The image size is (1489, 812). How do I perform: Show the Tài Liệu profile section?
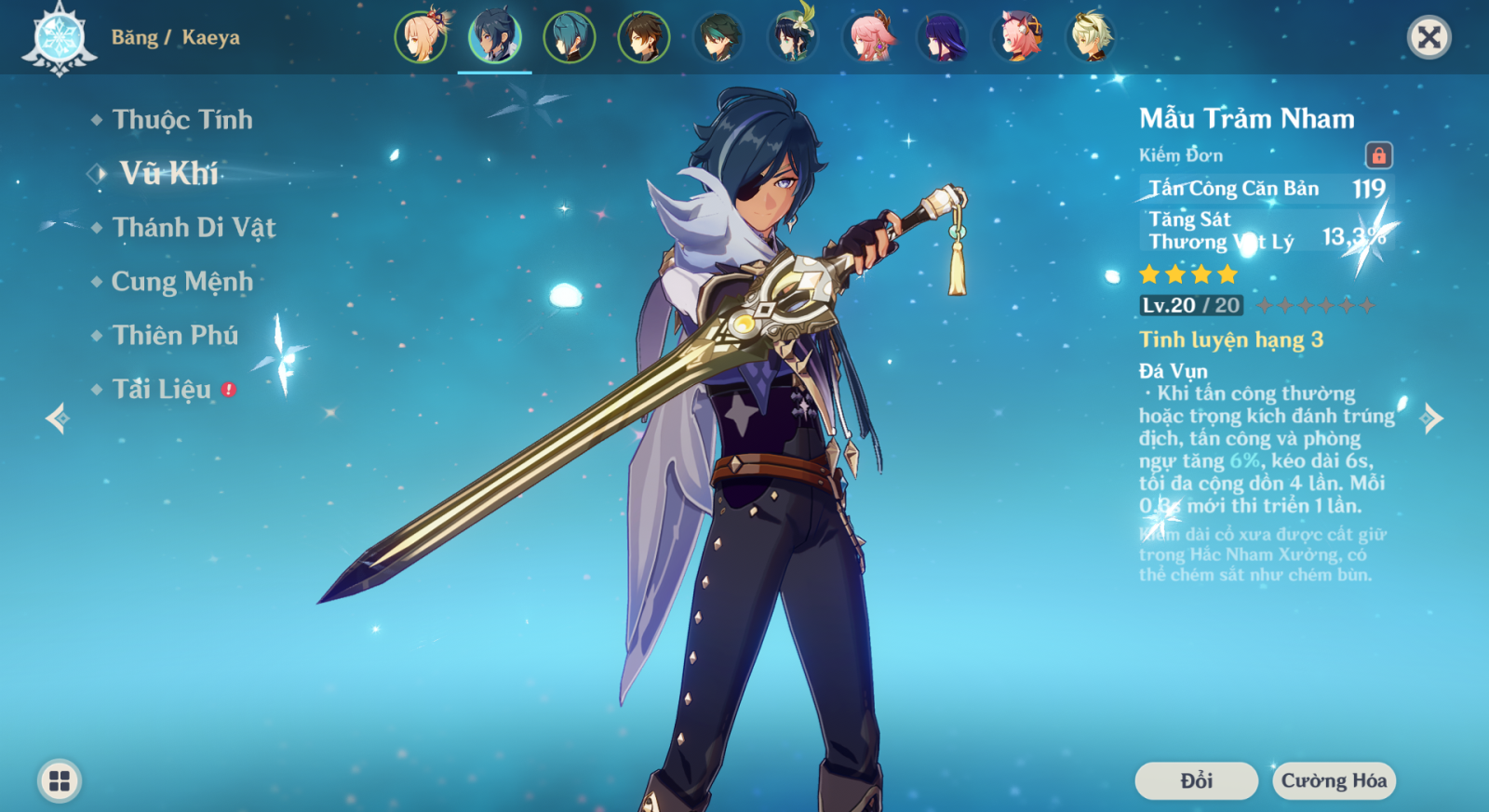coord(162,390)
